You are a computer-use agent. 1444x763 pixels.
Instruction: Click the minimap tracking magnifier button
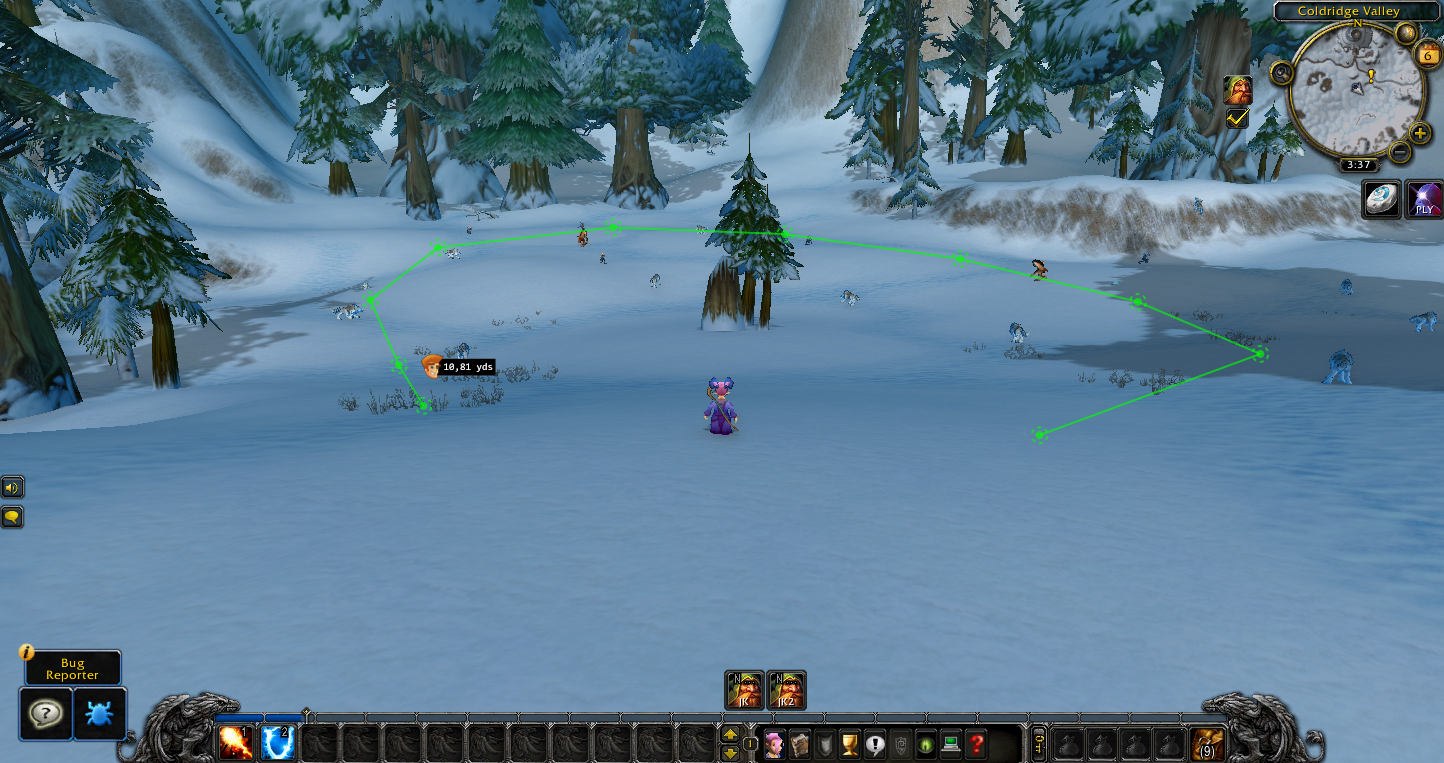pos(1281,73)
